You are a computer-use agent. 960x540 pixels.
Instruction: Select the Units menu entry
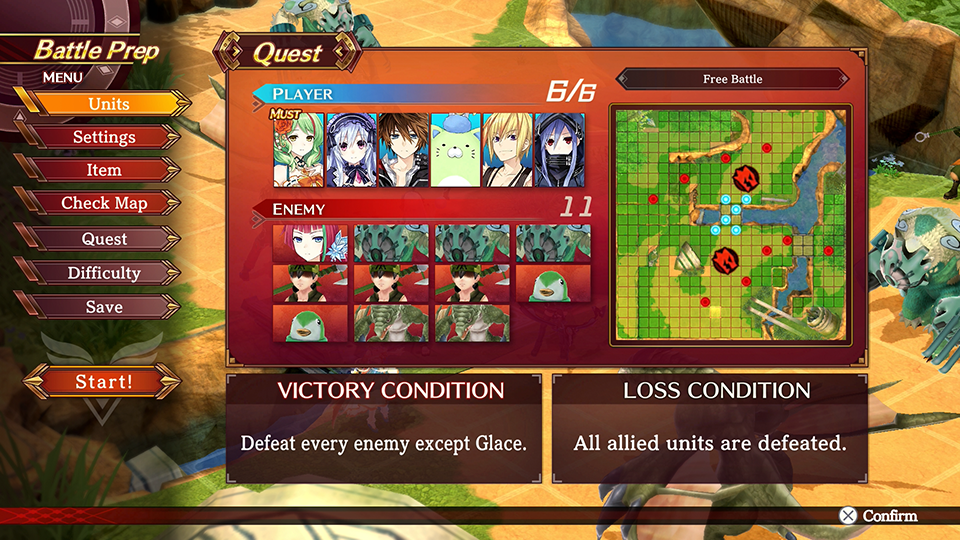point(108,104)
